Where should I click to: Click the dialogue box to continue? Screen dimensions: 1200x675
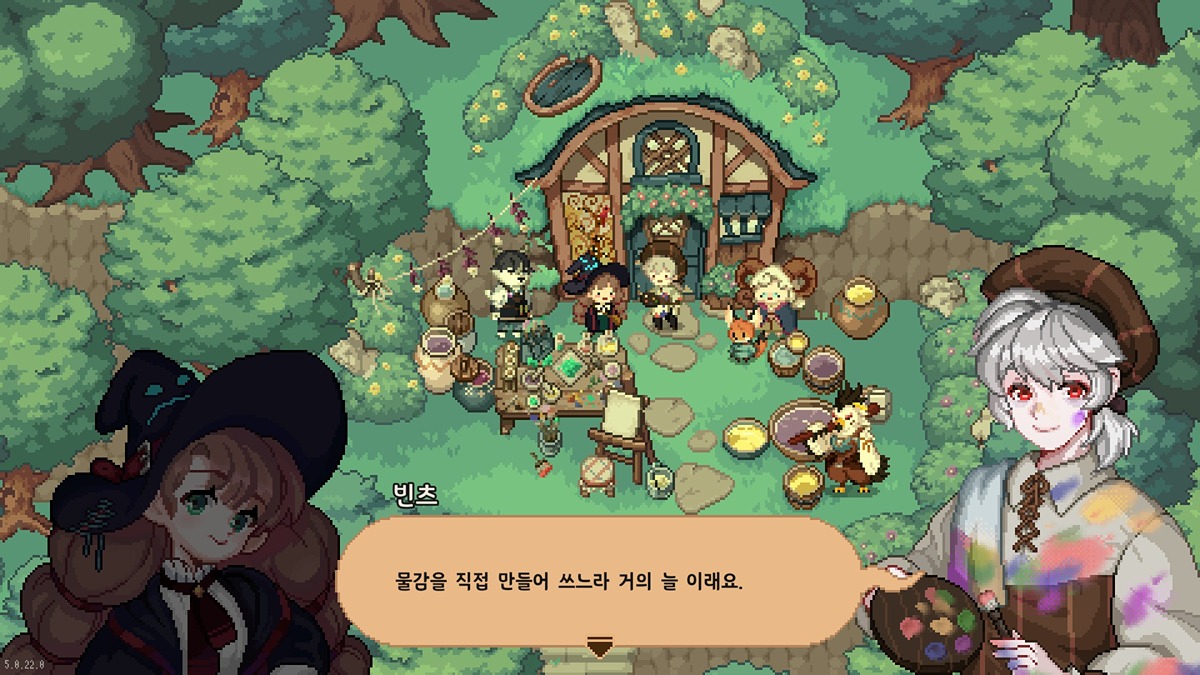coord(600,581)
